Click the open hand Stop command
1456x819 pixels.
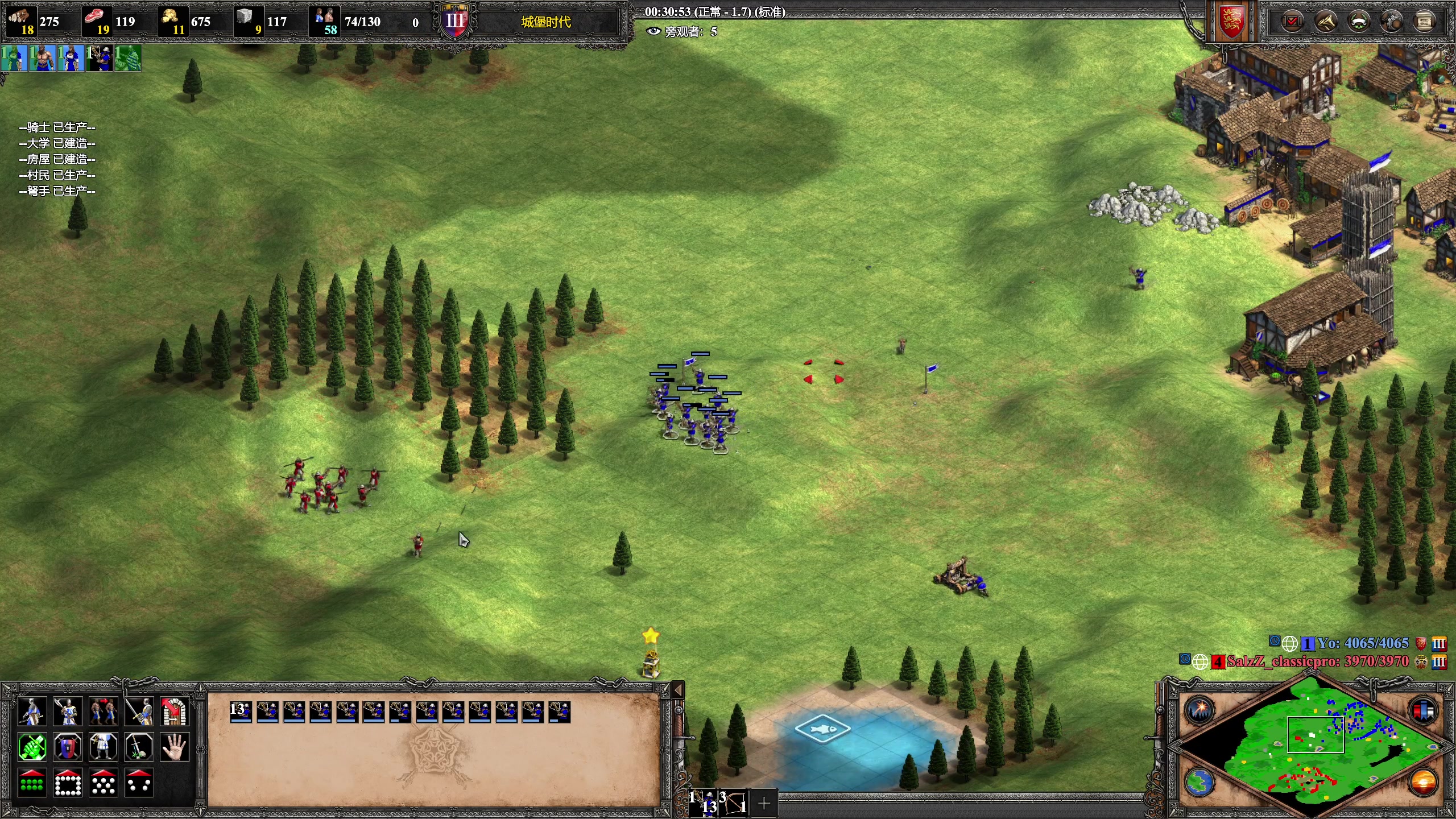[175, 747]
